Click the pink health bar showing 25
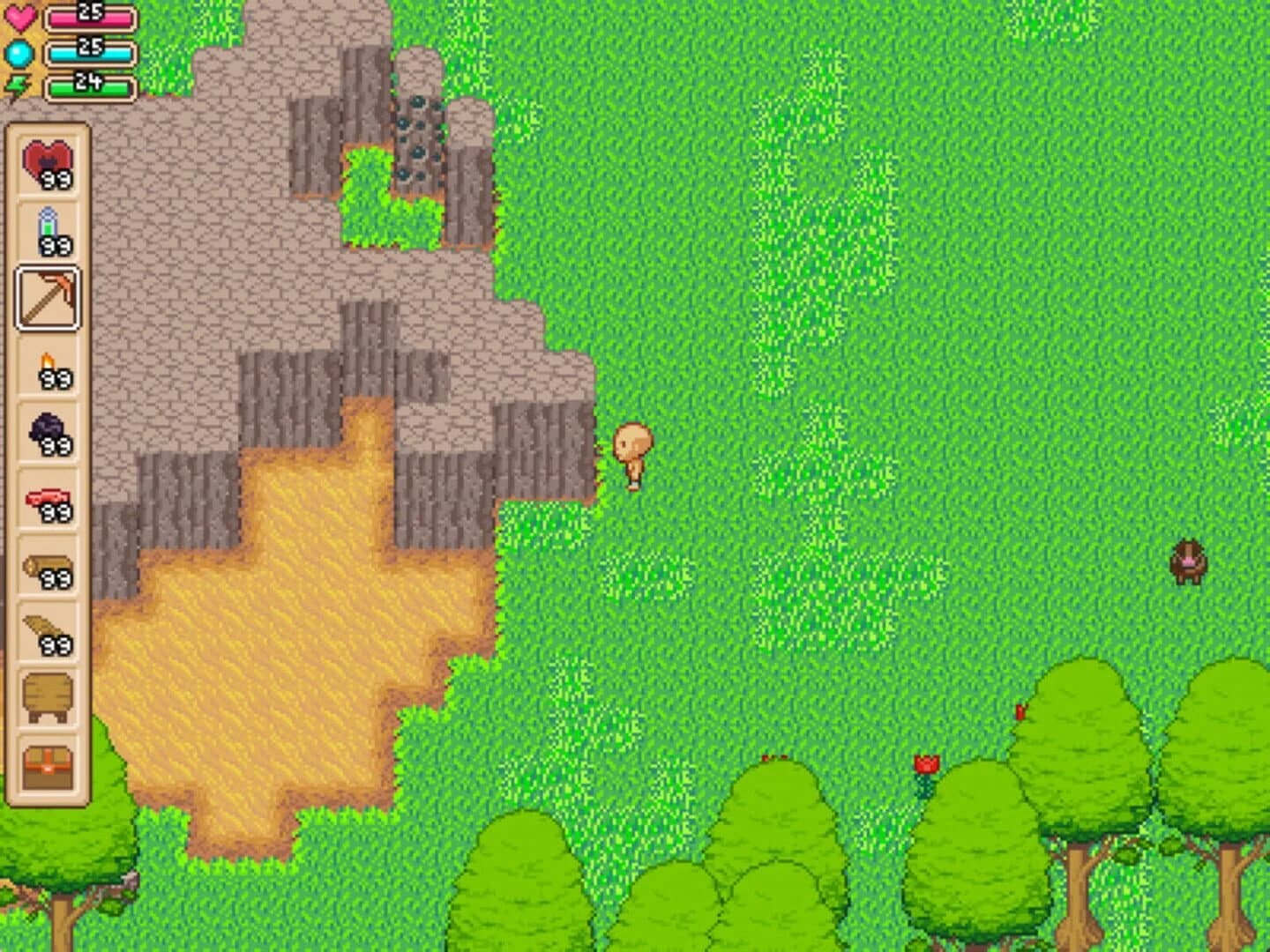 [x=88, y=13]
